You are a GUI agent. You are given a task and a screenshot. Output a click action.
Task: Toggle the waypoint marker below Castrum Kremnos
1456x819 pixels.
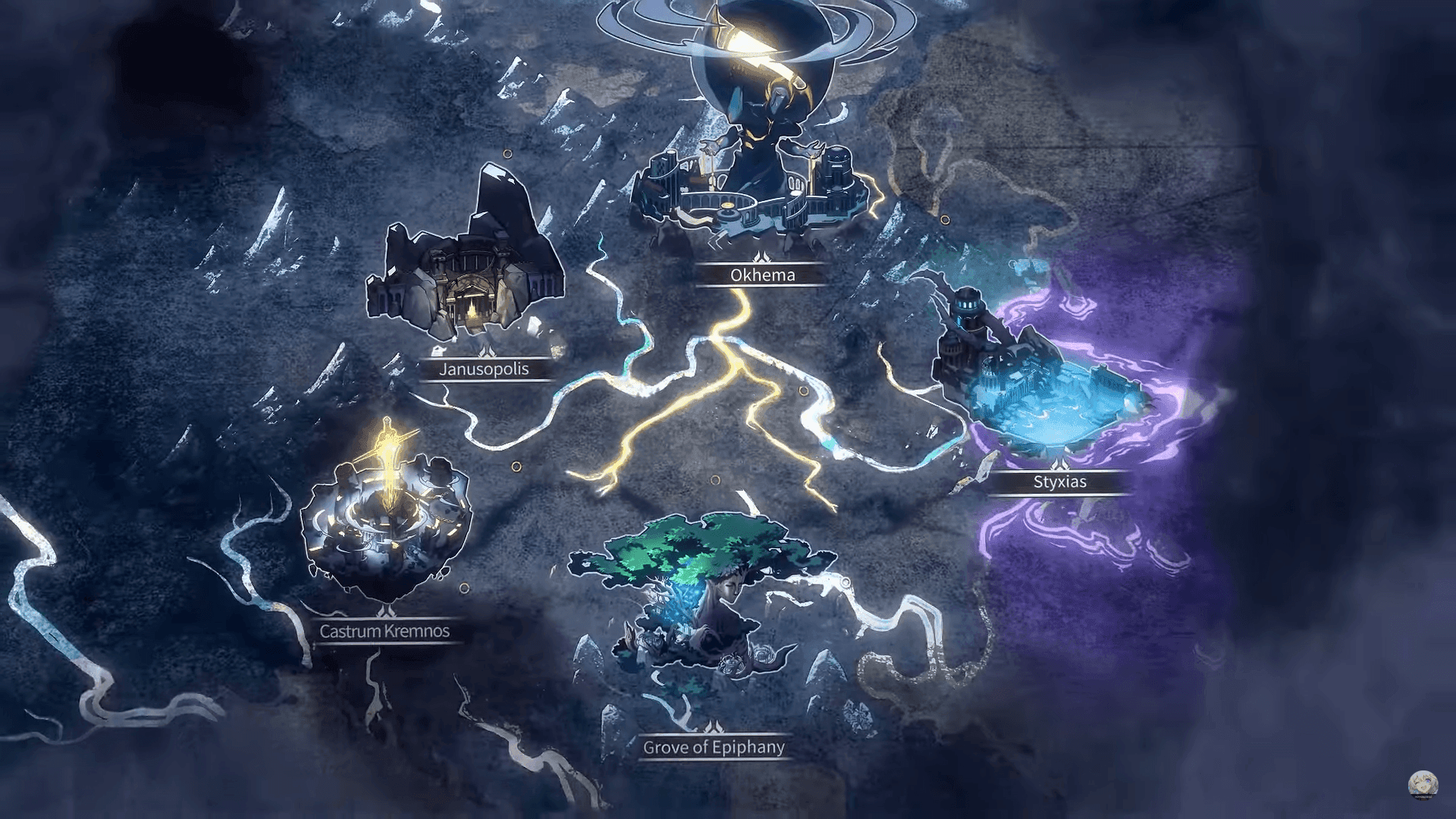[x=464, y=588]
